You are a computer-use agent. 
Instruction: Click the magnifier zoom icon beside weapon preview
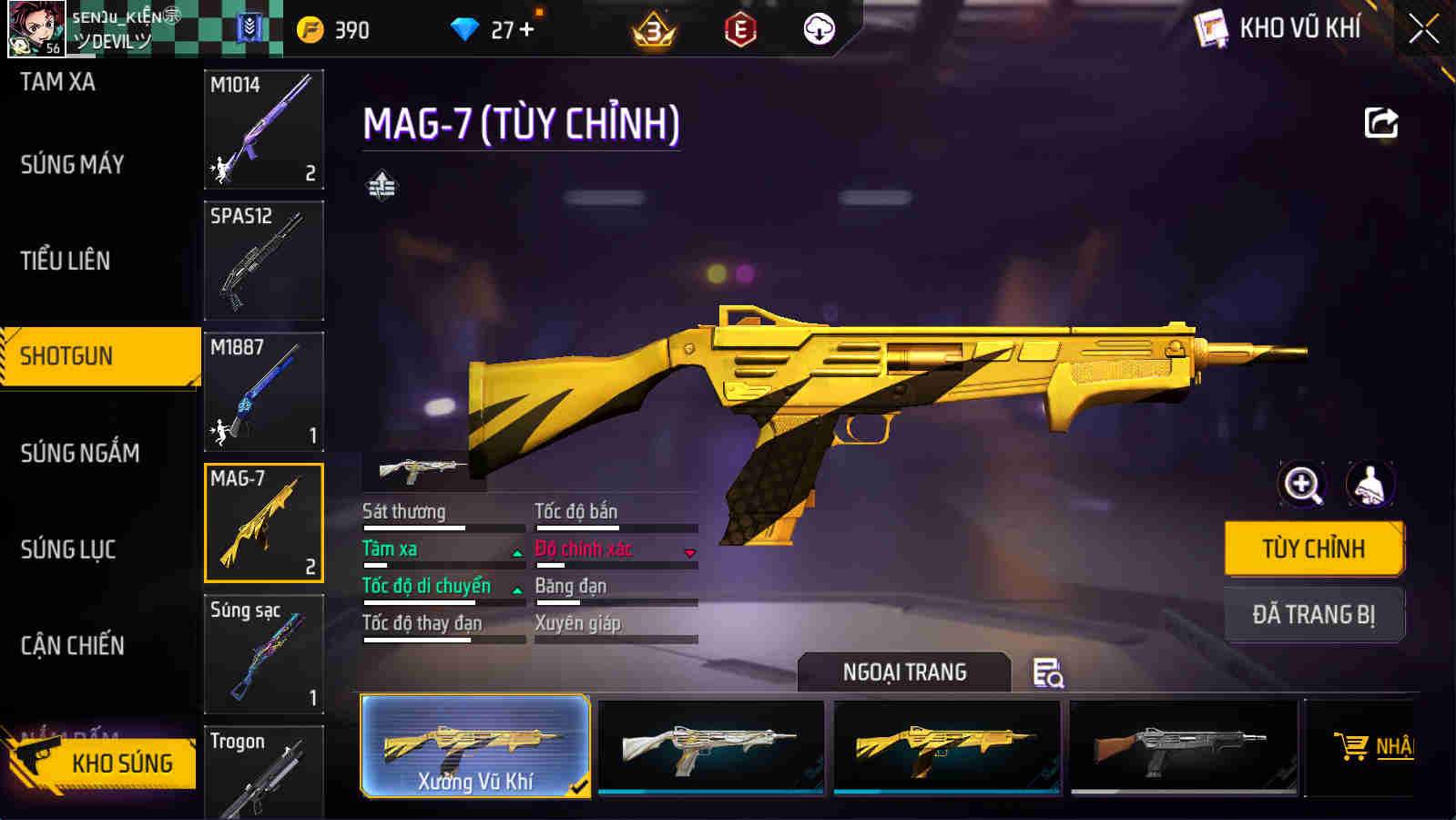point(1304,485)
